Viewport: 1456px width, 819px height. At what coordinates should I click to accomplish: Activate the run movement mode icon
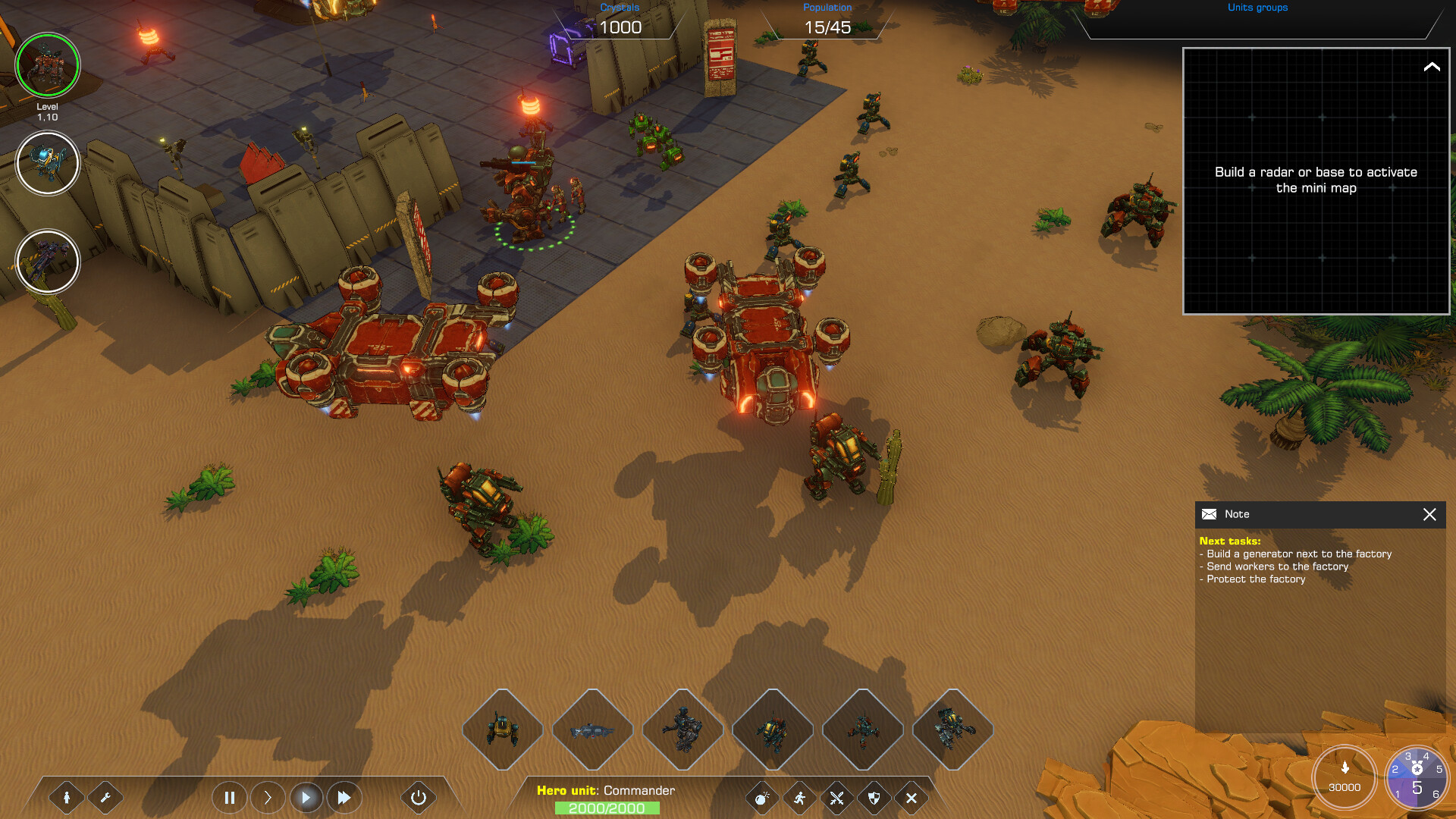[x=799, y=798]
